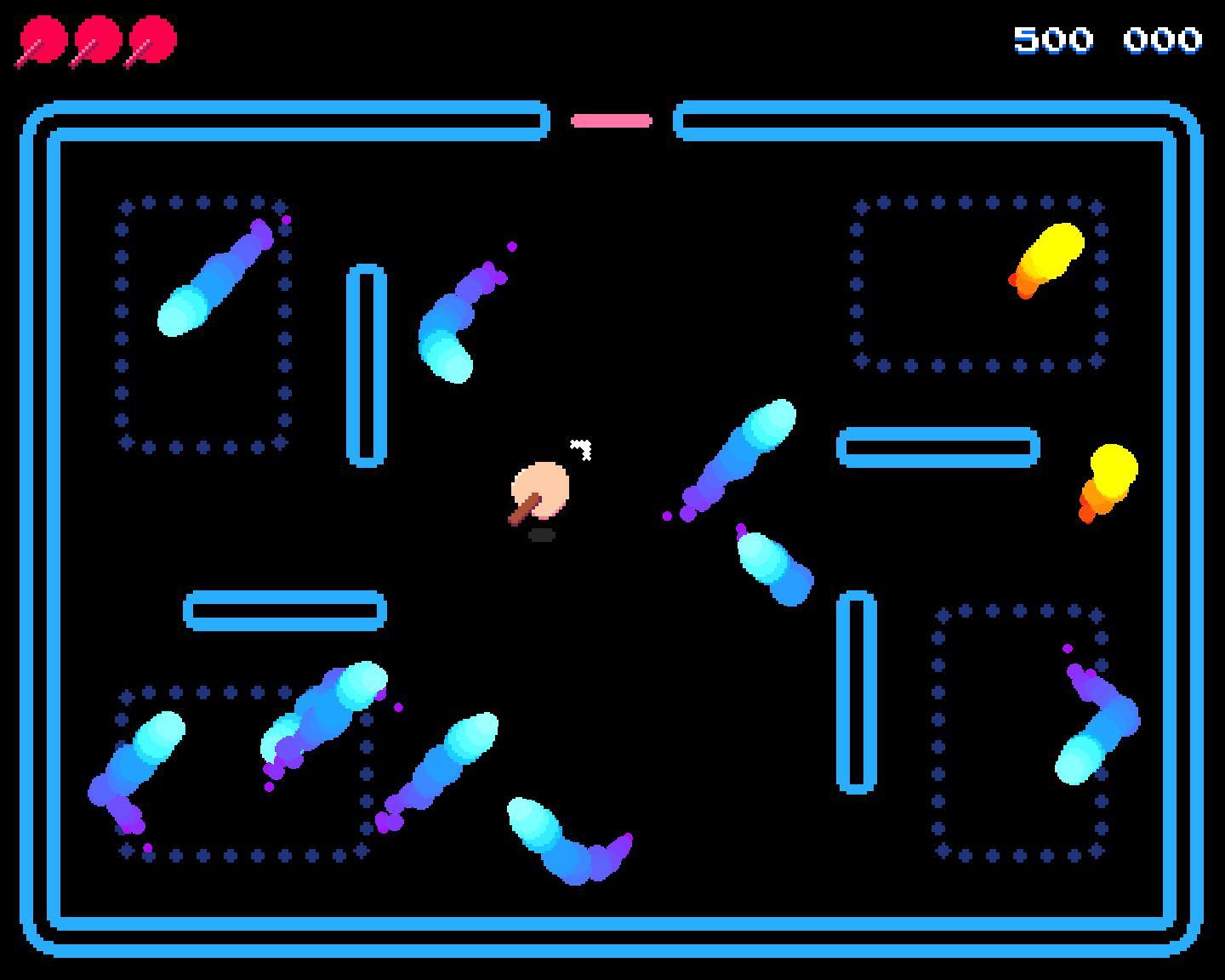Click the purple comet inside top-left dotted pen
This screenshot has height=980, width=1225.
click(x=219, y=274)
